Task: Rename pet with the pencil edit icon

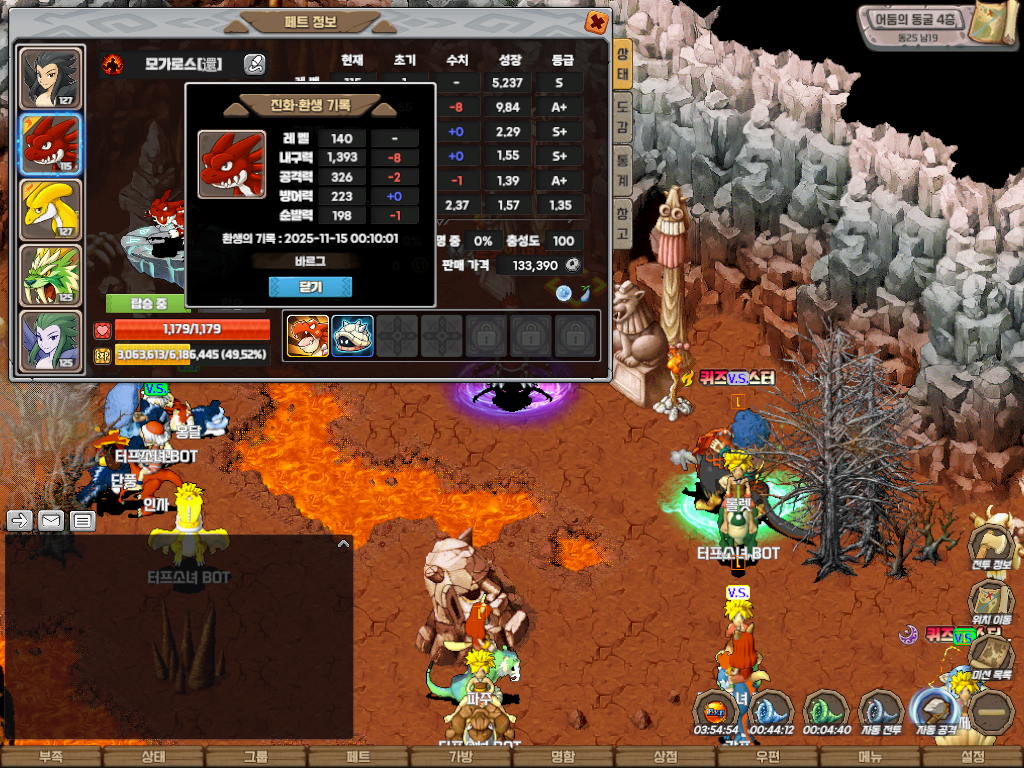Action: click(x=254, y=65)
